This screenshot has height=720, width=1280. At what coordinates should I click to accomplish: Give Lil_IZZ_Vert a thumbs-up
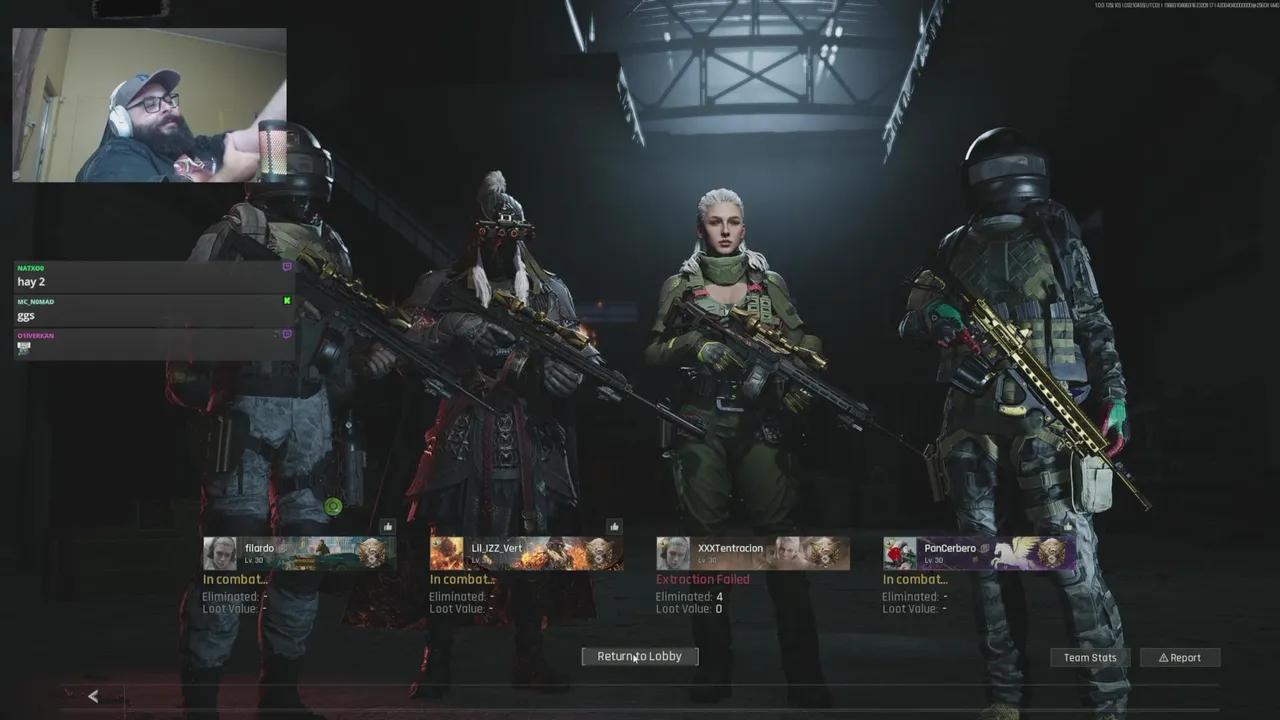[613, 526]
